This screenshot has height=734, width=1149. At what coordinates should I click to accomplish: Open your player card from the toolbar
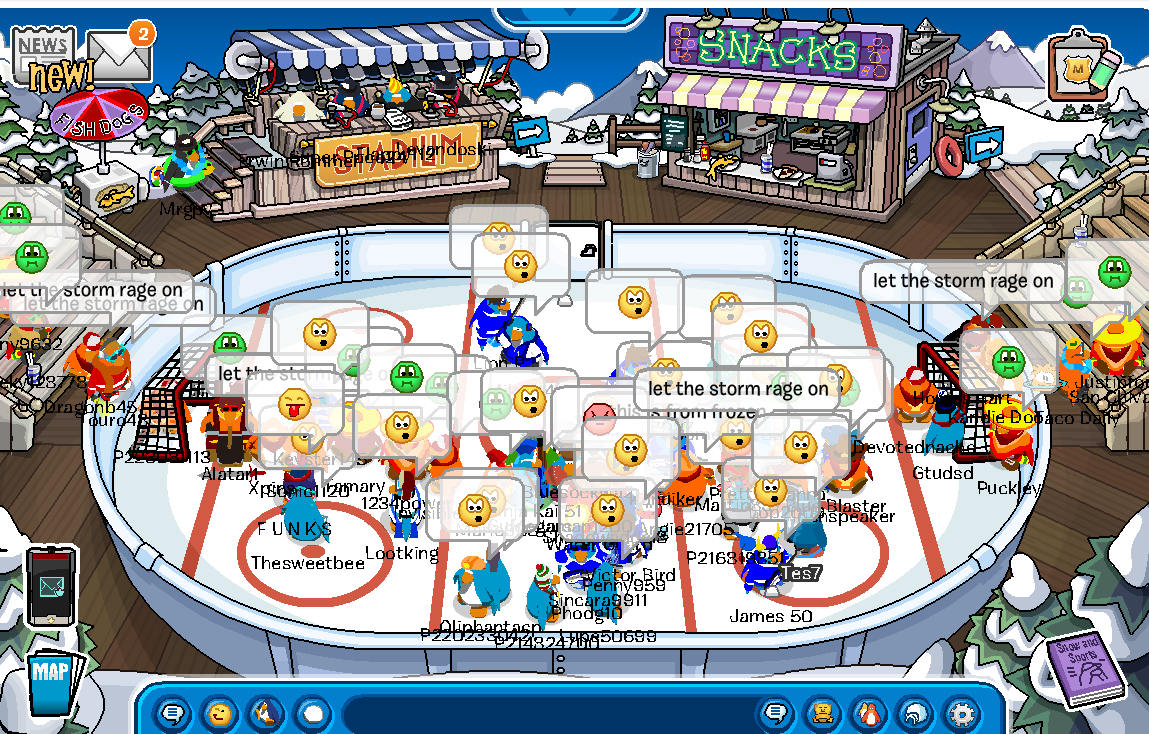pyautogui.click(x=822, y=714)
